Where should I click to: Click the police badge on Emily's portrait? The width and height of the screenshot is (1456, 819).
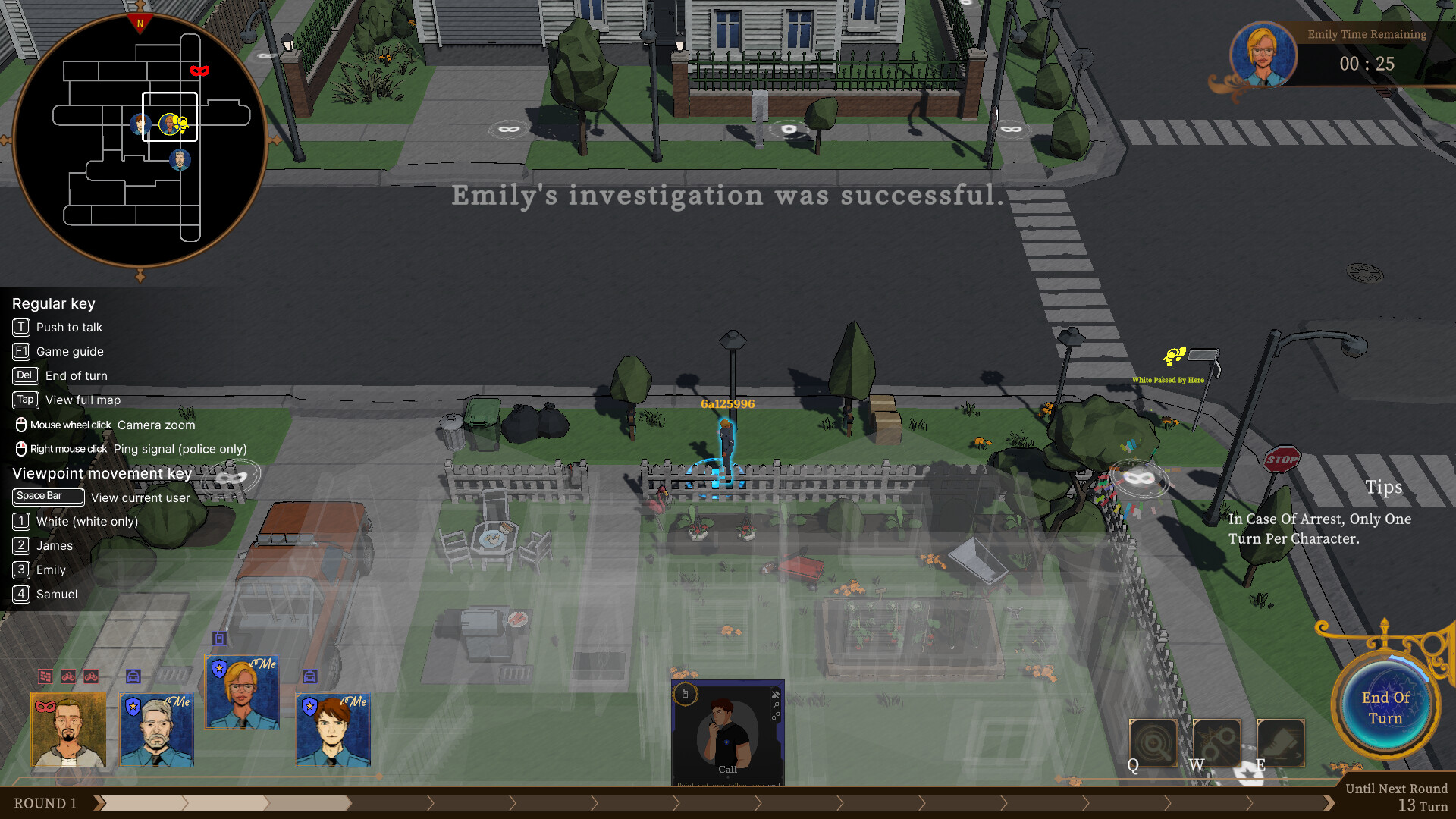219,668
